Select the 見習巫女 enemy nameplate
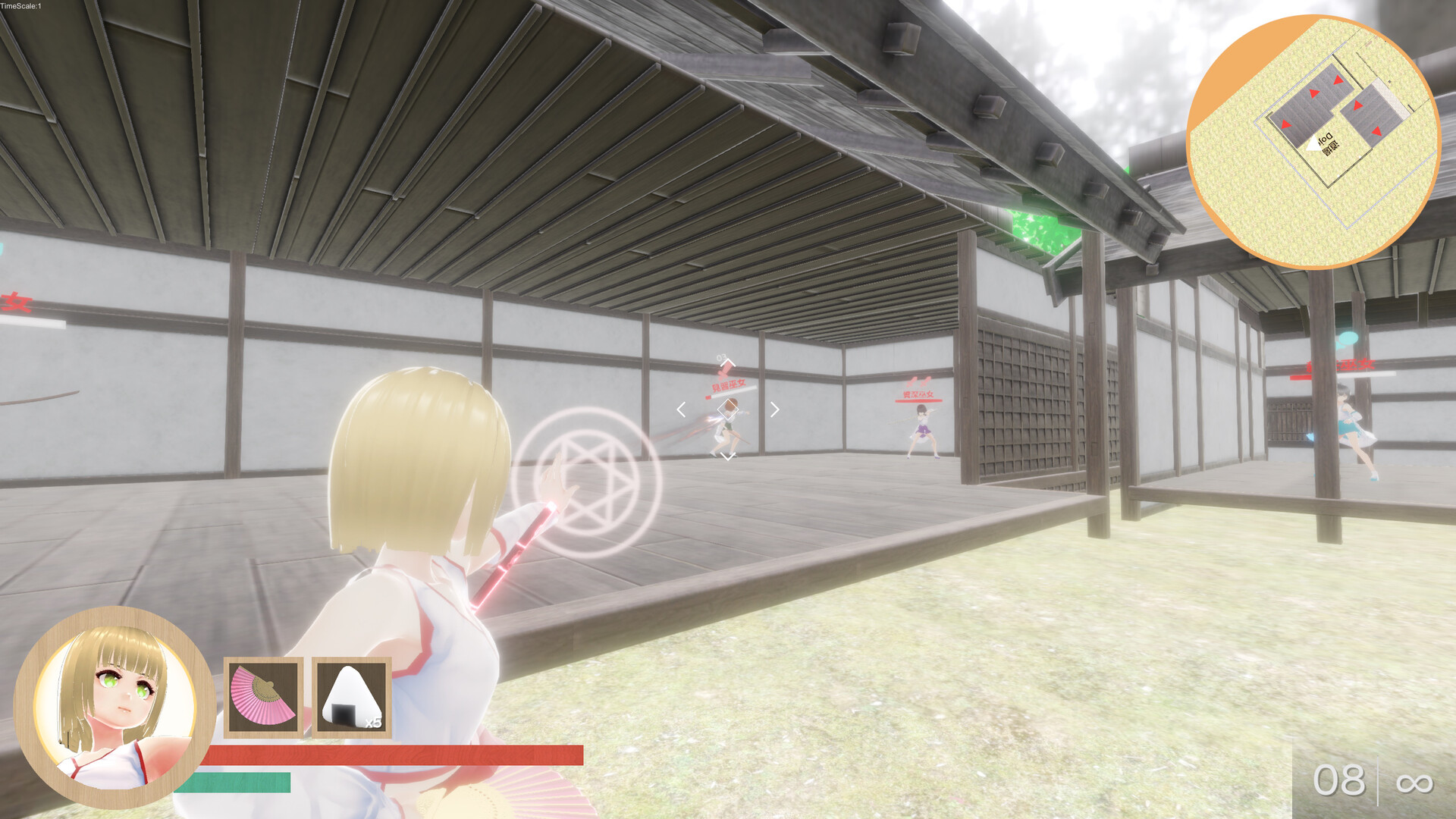1456x819 pixels. (x=729, y=385)
